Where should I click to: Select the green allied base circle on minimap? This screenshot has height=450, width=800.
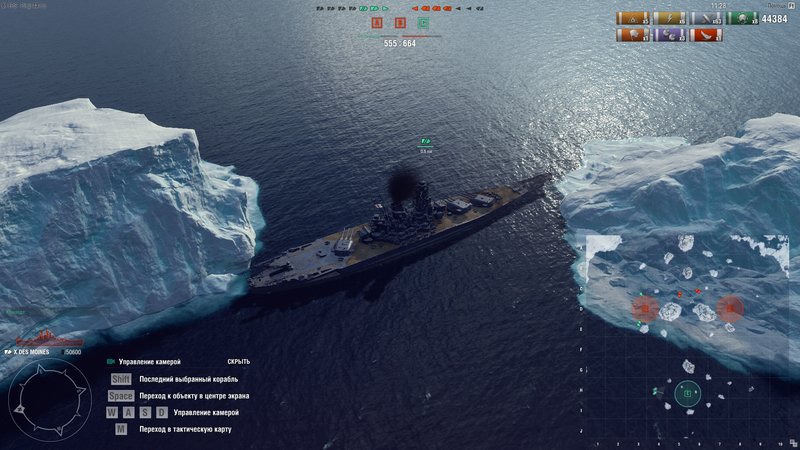[x=687, y=393]
